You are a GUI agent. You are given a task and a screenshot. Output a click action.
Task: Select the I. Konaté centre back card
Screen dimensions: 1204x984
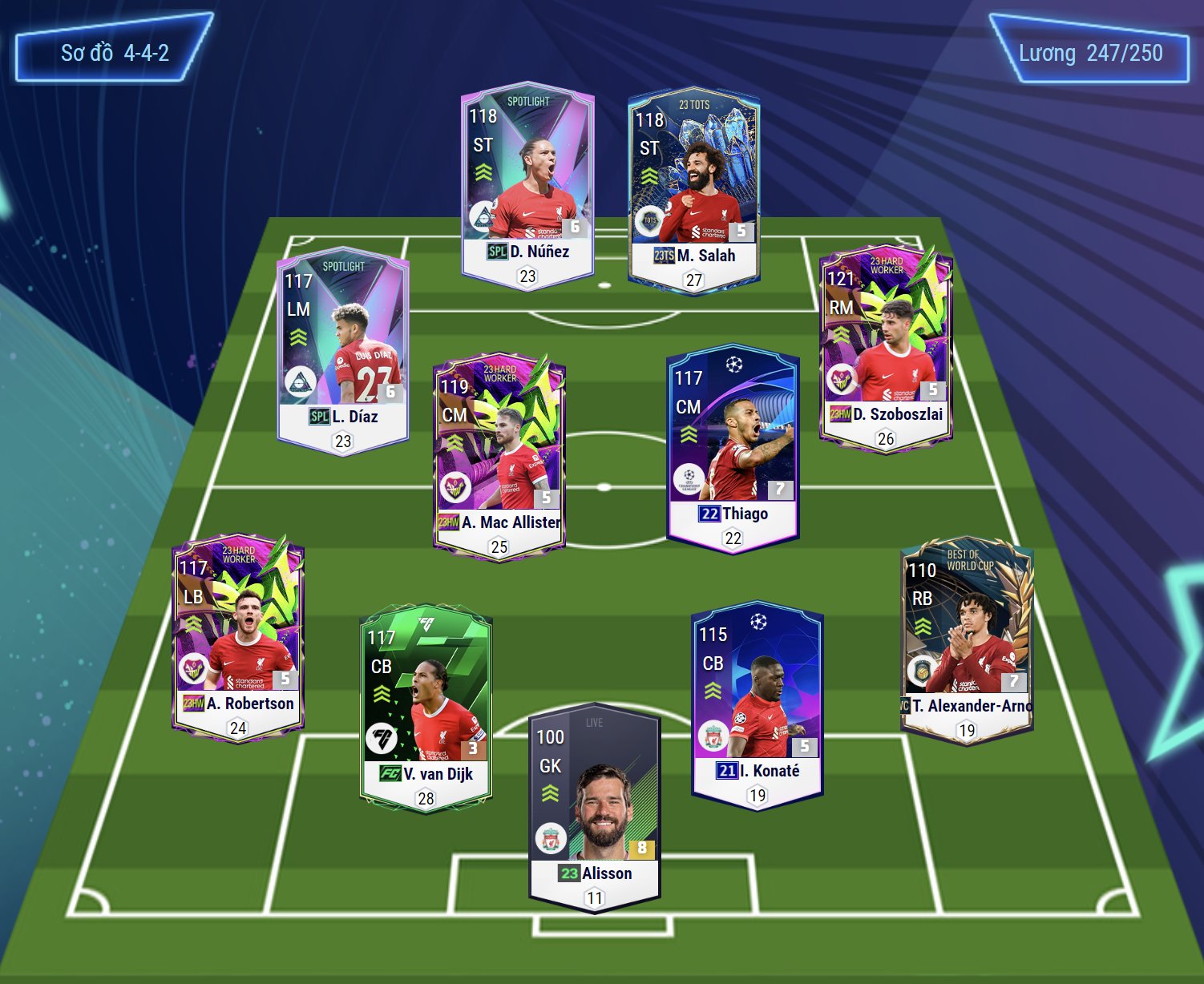[x=758, y=704]
